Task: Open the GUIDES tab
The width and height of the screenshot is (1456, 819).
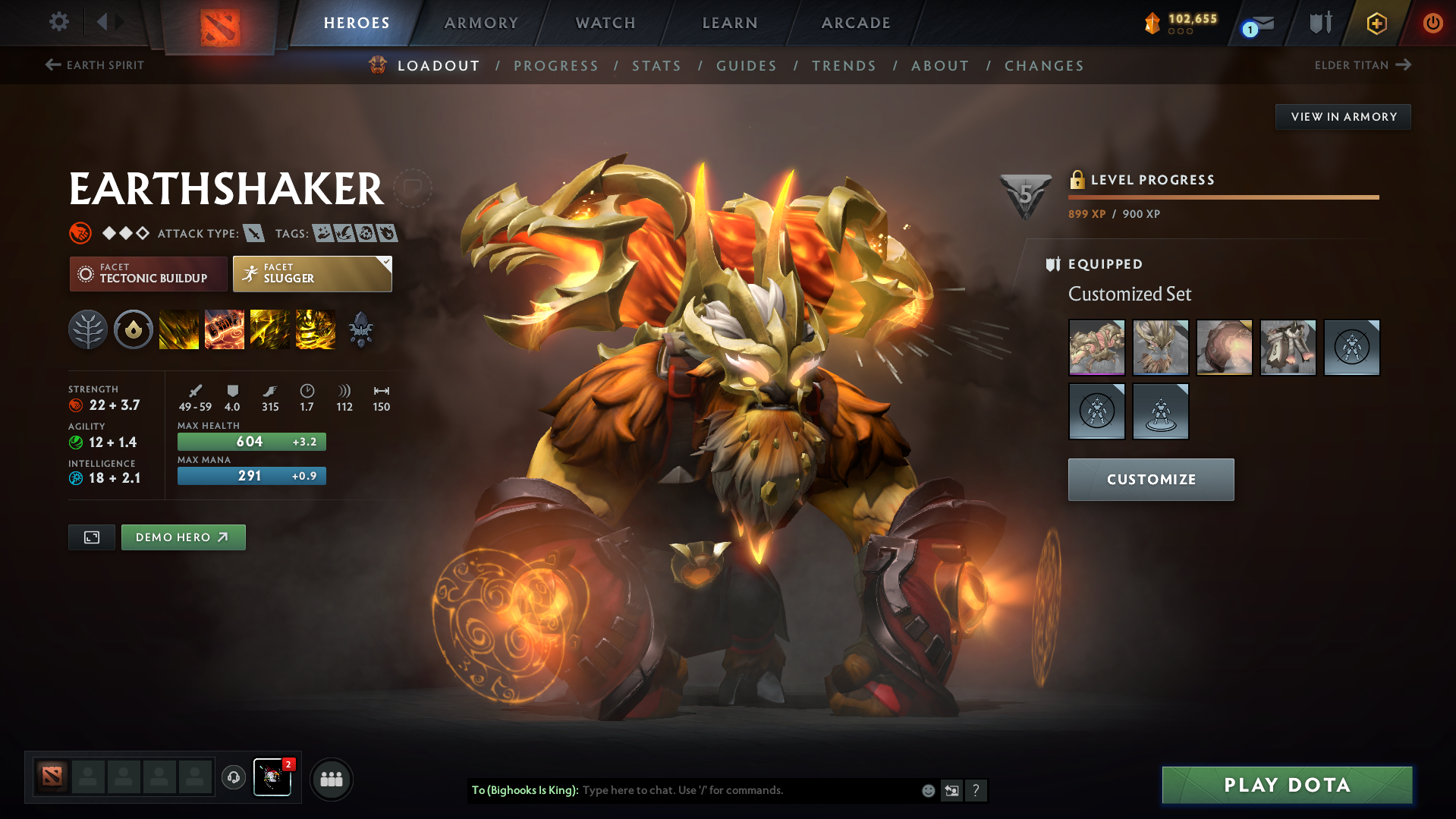Action: pos(746,66)
